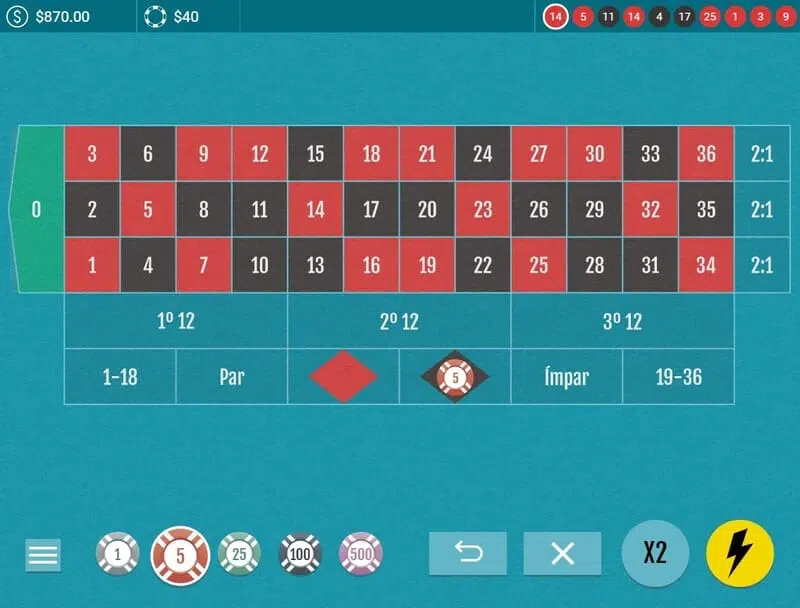
Task: Choose the 25 value chip
Action: point(239,554)
